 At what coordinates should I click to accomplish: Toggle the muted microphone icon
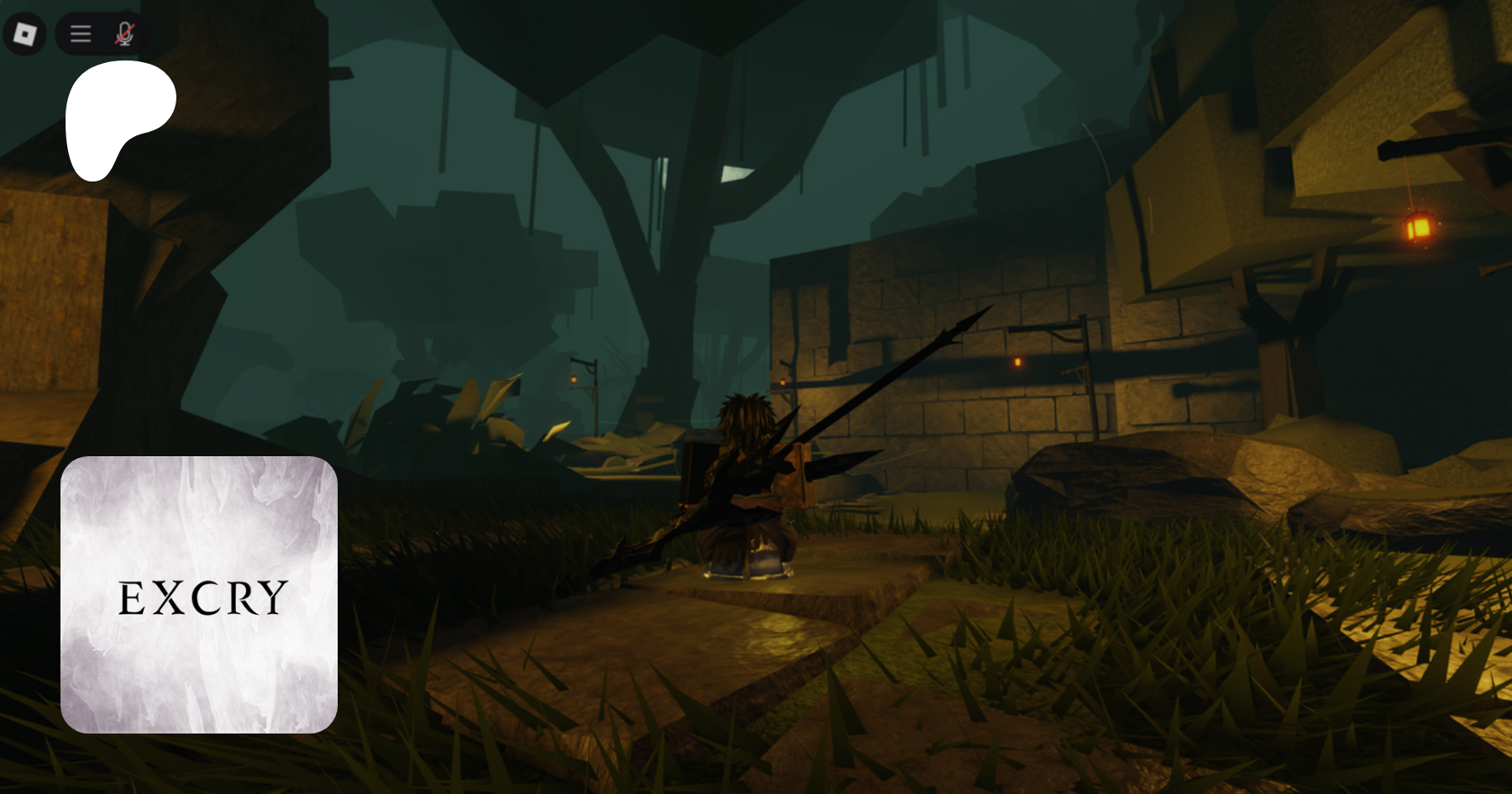click(125, 34)
